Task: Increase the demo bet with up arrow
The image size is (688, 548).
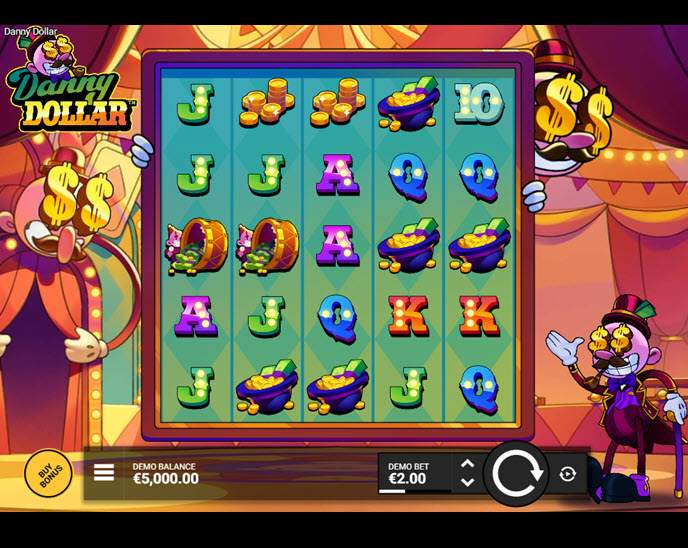Action: [467, 464]
